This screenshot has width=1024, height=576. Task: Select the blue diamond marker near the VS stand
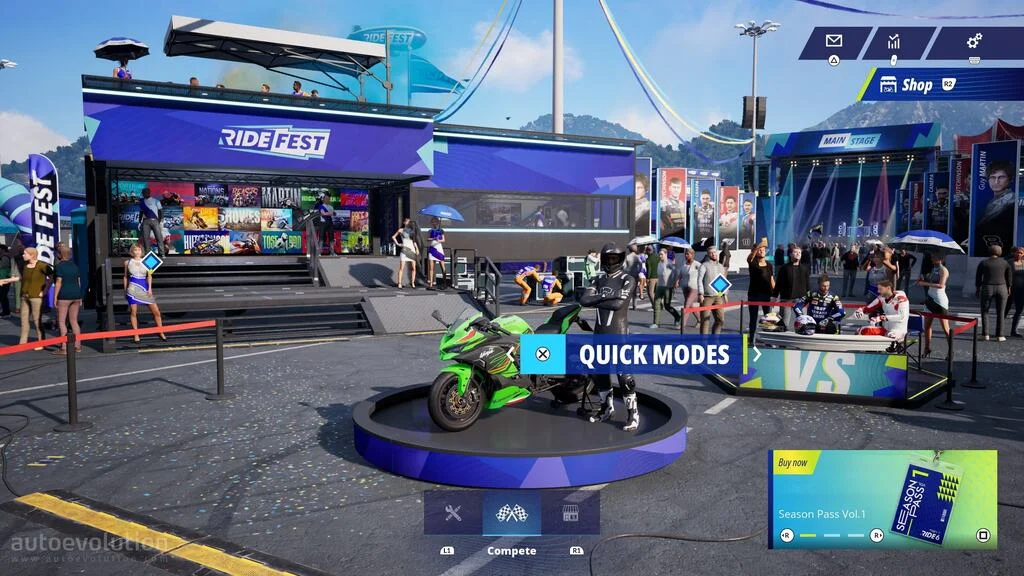coord(719,285)
